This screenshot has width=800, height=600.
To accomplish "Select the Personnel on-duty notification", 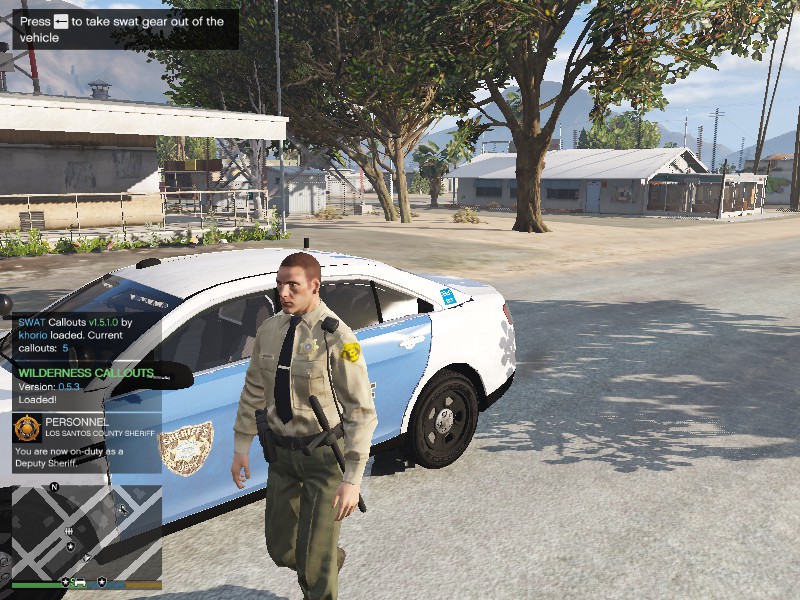I will coord(86,442).
